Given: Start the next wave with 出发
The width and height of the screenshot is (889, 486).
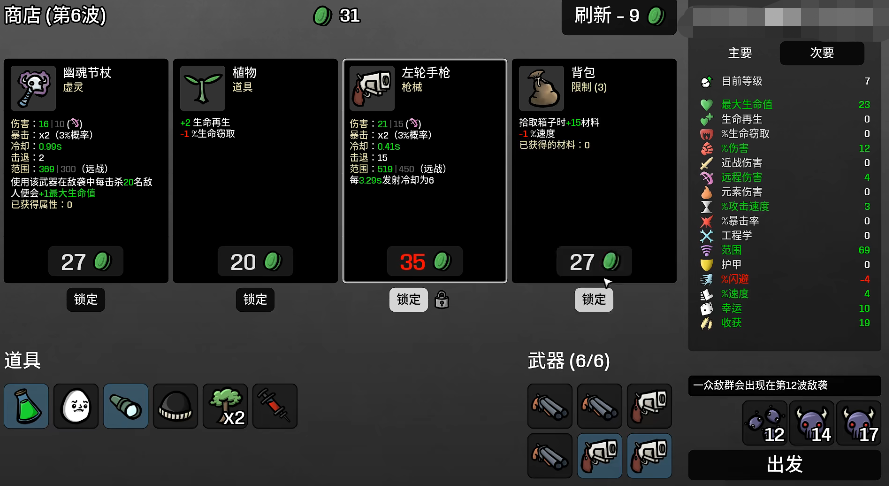Looking at the screenshot, I should [x=785, y=465].
